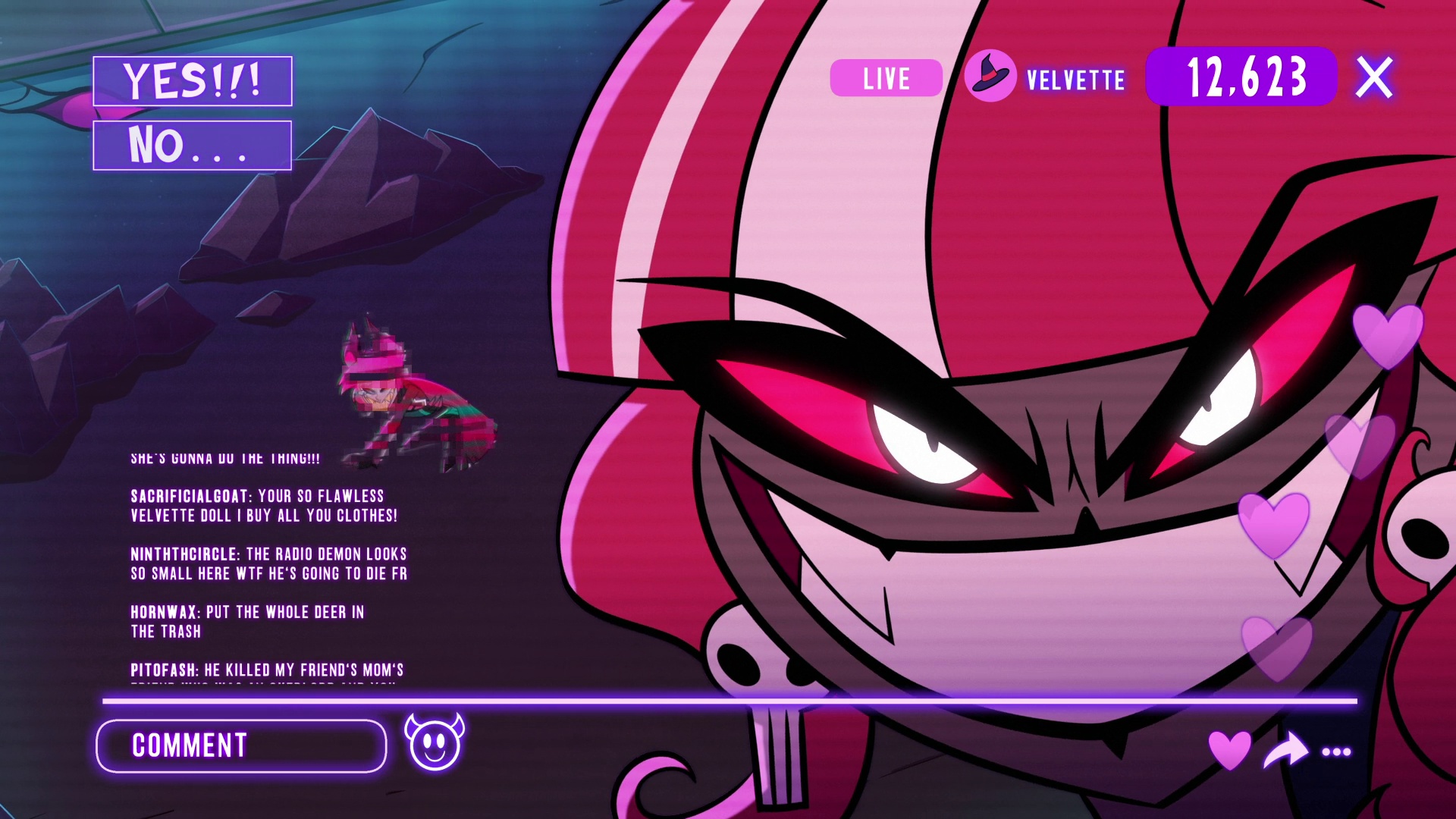Viewport: 1456px width, 819px height.
Task: Choose the NO... poll option
Action: (x=193, y=145)
